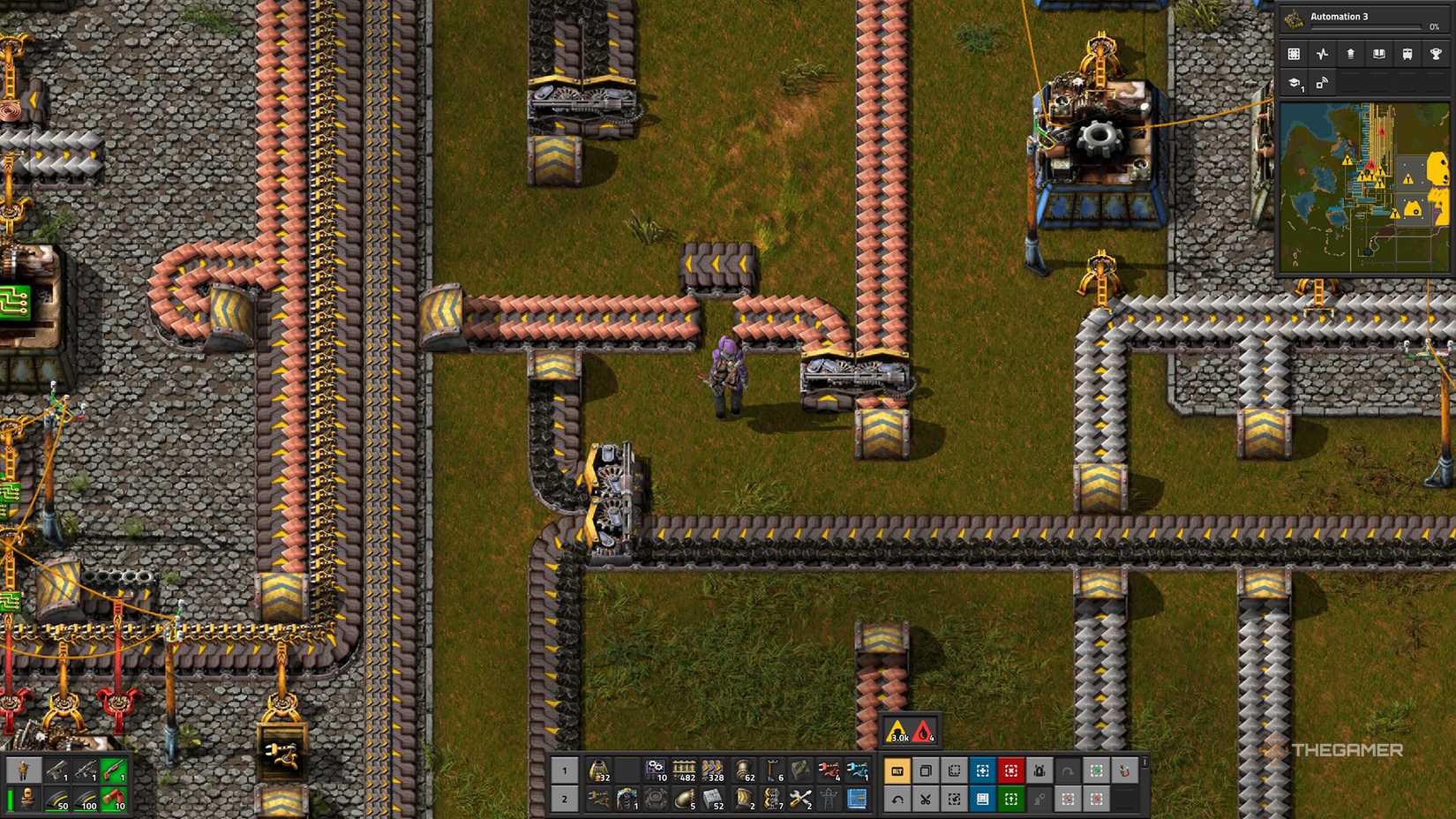View the Achievements screen
The image size is (1456, 819).
(1436, 53)
